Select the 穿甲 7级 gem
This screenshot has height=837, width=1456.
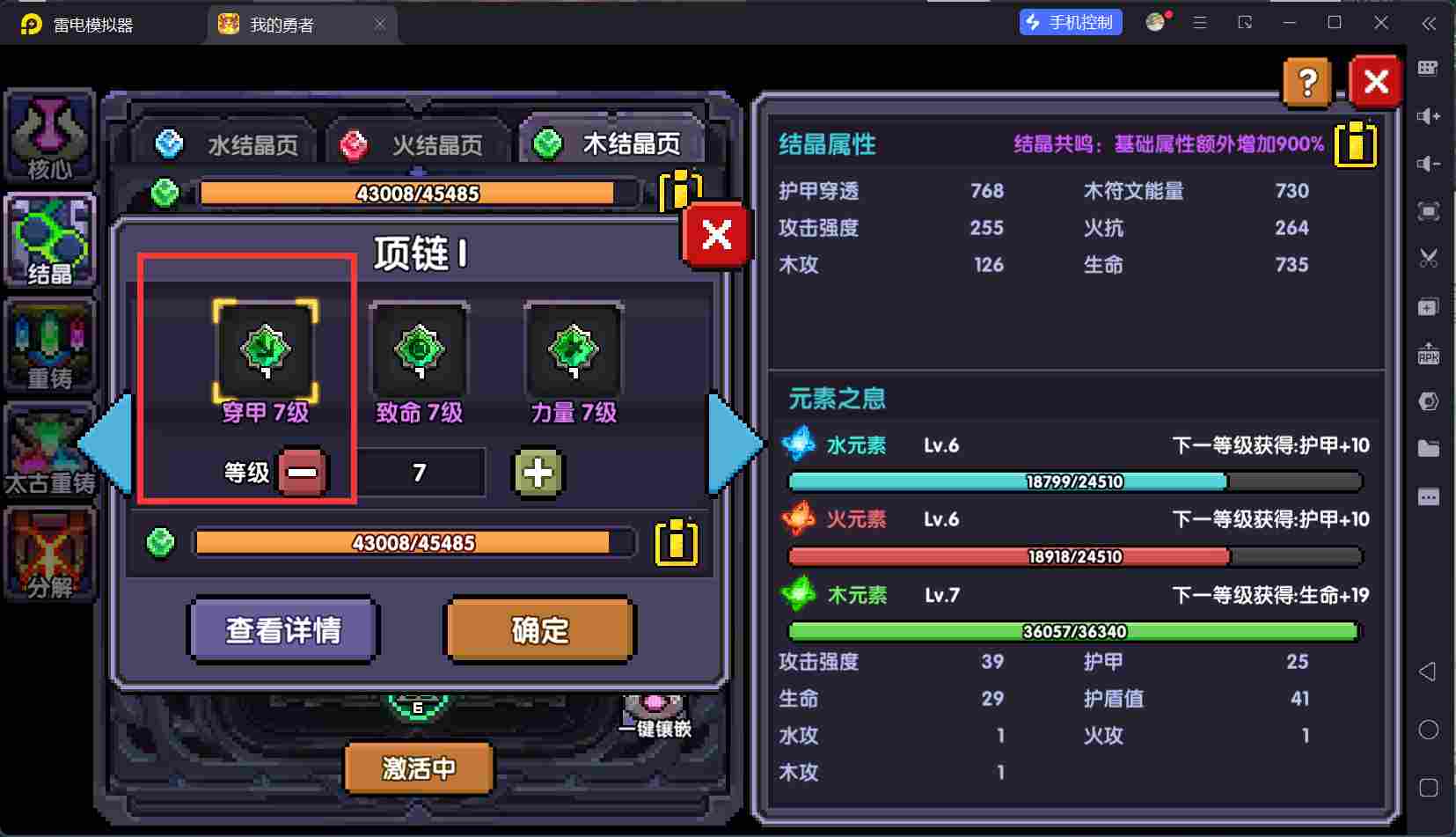[267, 349]
